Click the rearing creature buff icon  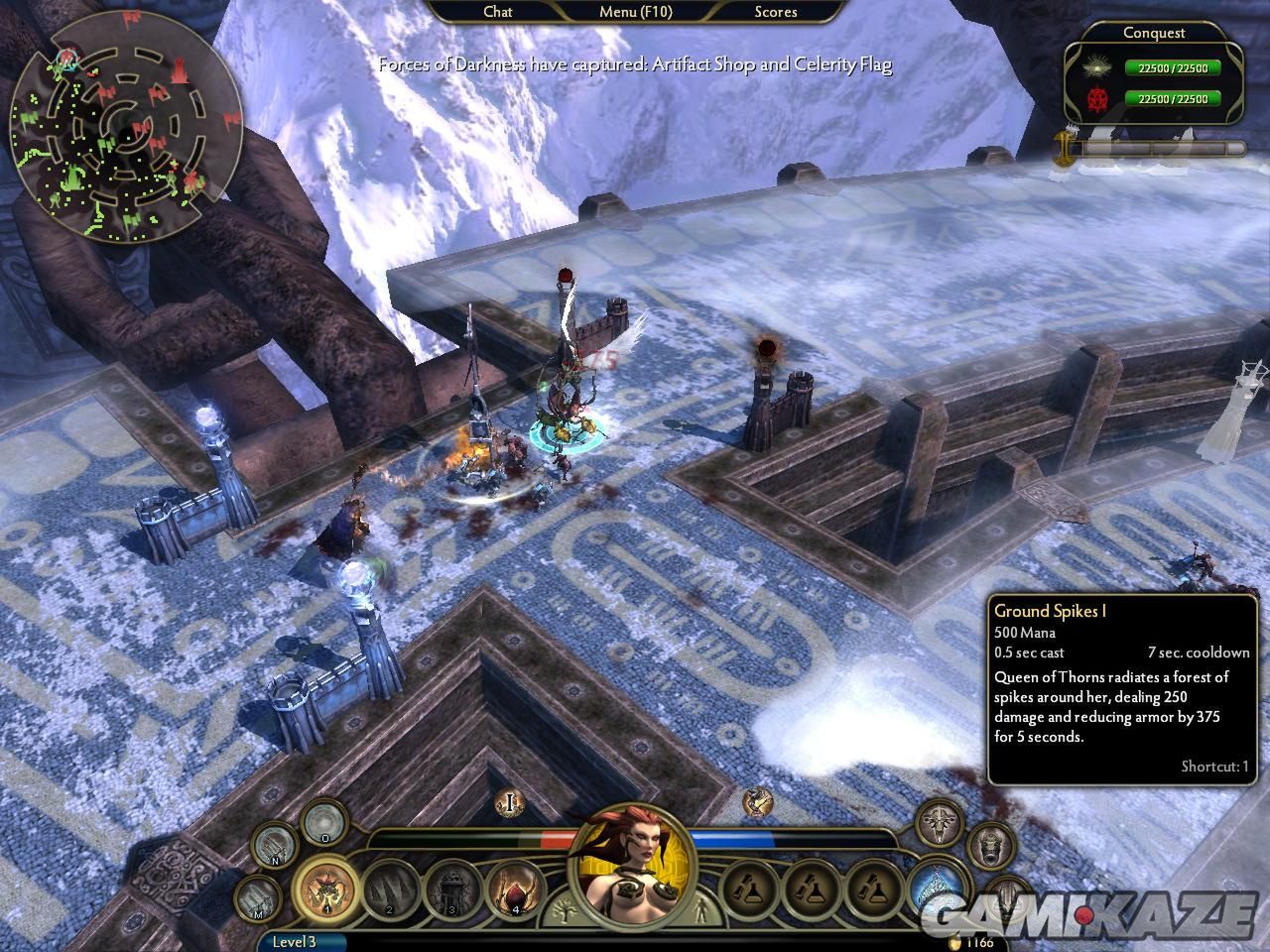click(758, 801)
